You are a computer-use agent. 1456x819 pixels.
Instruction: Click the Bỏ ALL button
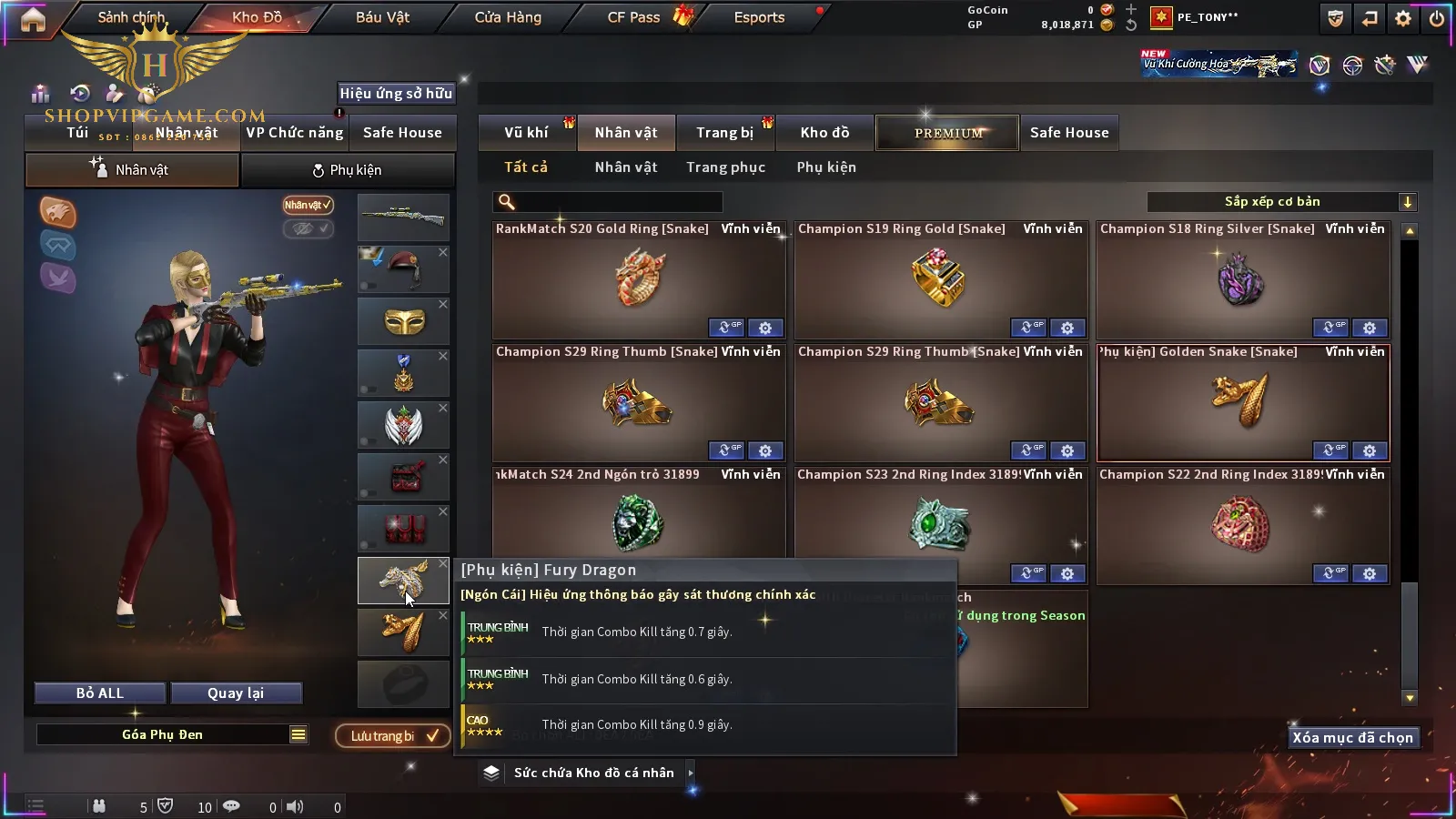click(x=100, y=693)
